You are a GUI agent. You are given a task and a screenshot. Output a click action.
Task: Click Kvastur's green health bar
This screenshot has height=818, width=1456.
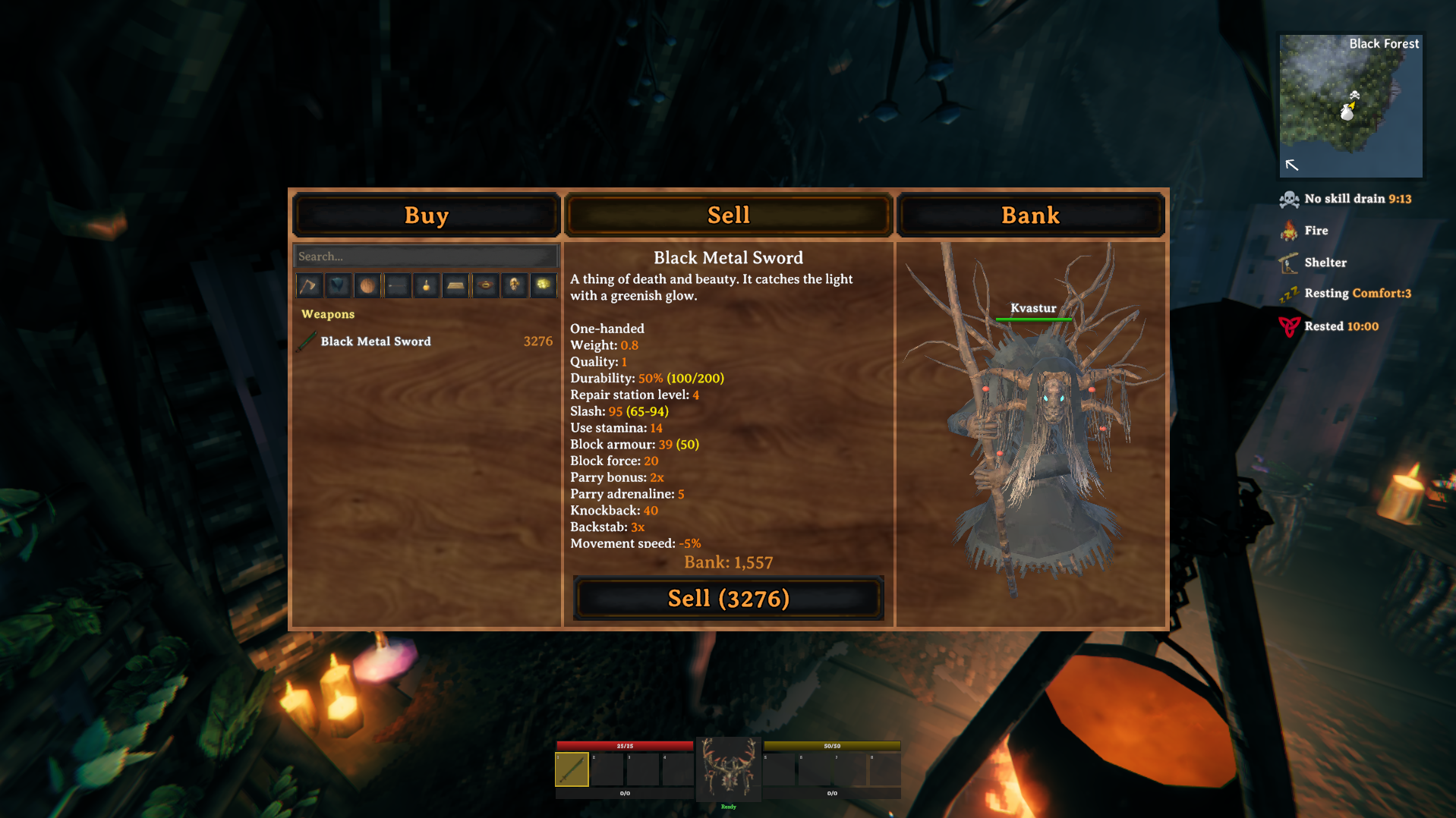click(1034, 319)
